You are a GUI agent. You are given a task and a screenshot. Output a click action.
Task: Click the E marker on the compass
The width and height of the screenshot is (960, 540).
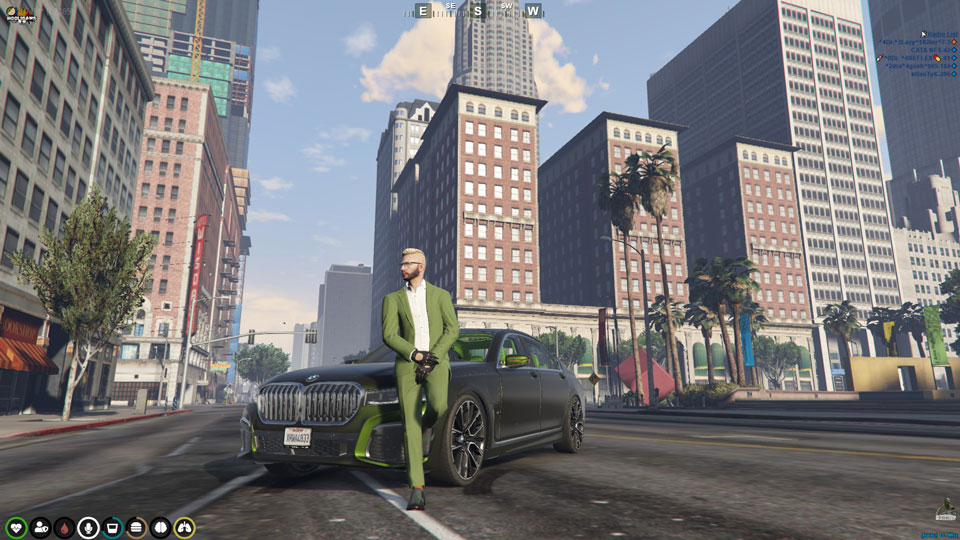[423, 11]
